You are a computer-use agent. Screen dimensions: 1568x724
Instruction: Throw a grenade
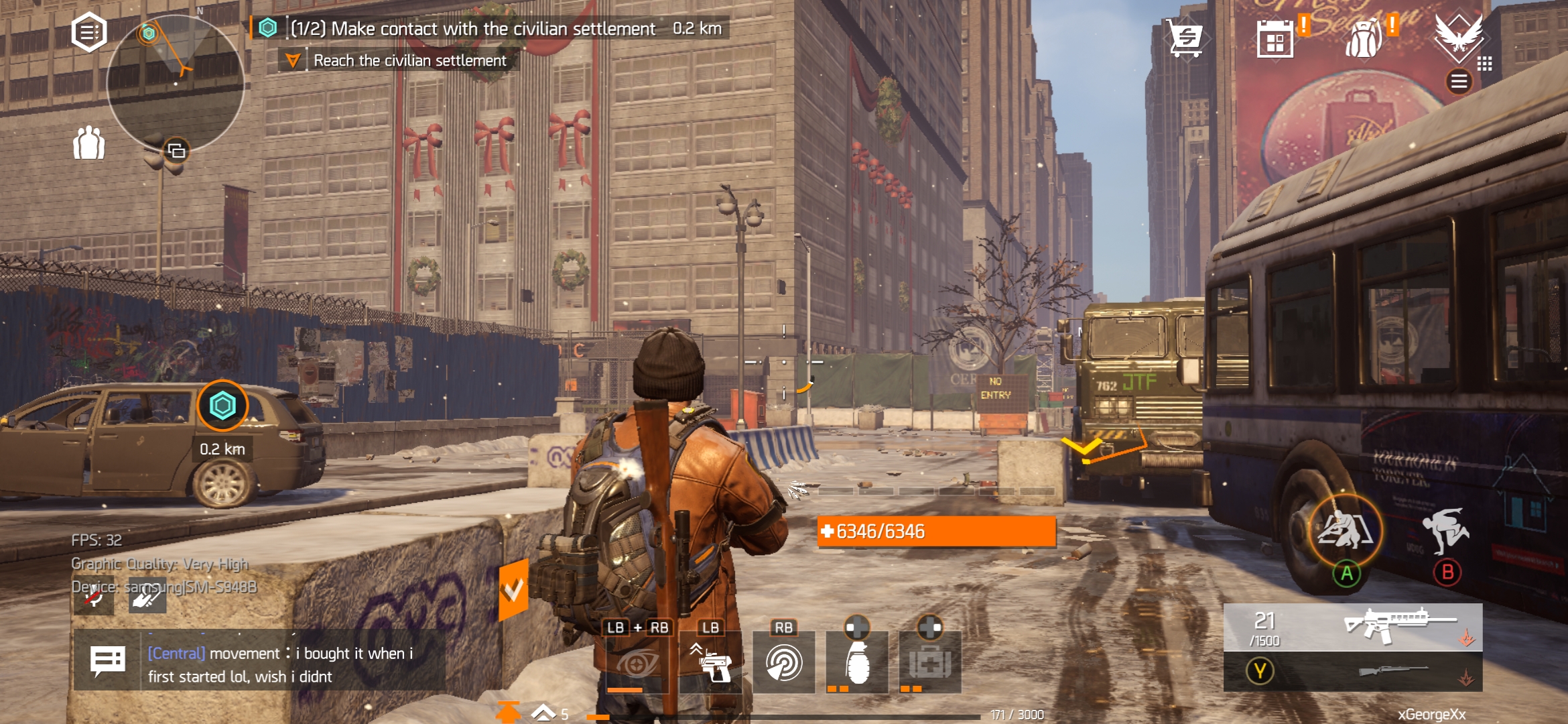[857, 662]
